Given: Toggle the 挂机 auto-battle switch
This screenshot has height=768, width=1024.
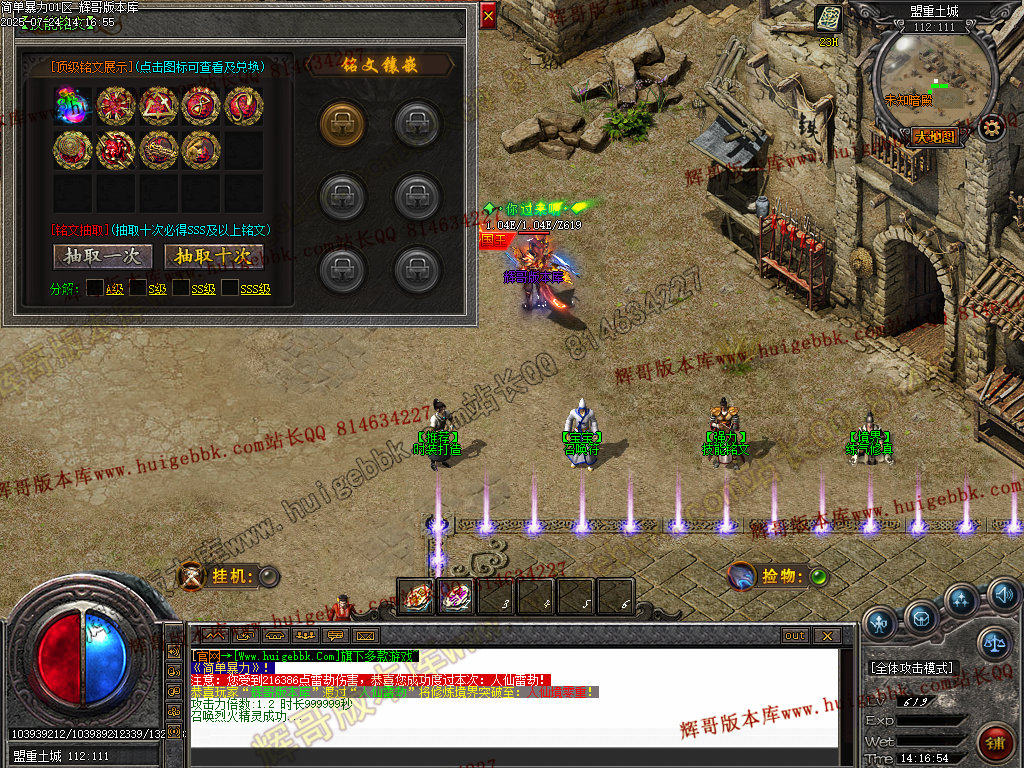Looking at the screenshot, I should [x=269, y=576].
